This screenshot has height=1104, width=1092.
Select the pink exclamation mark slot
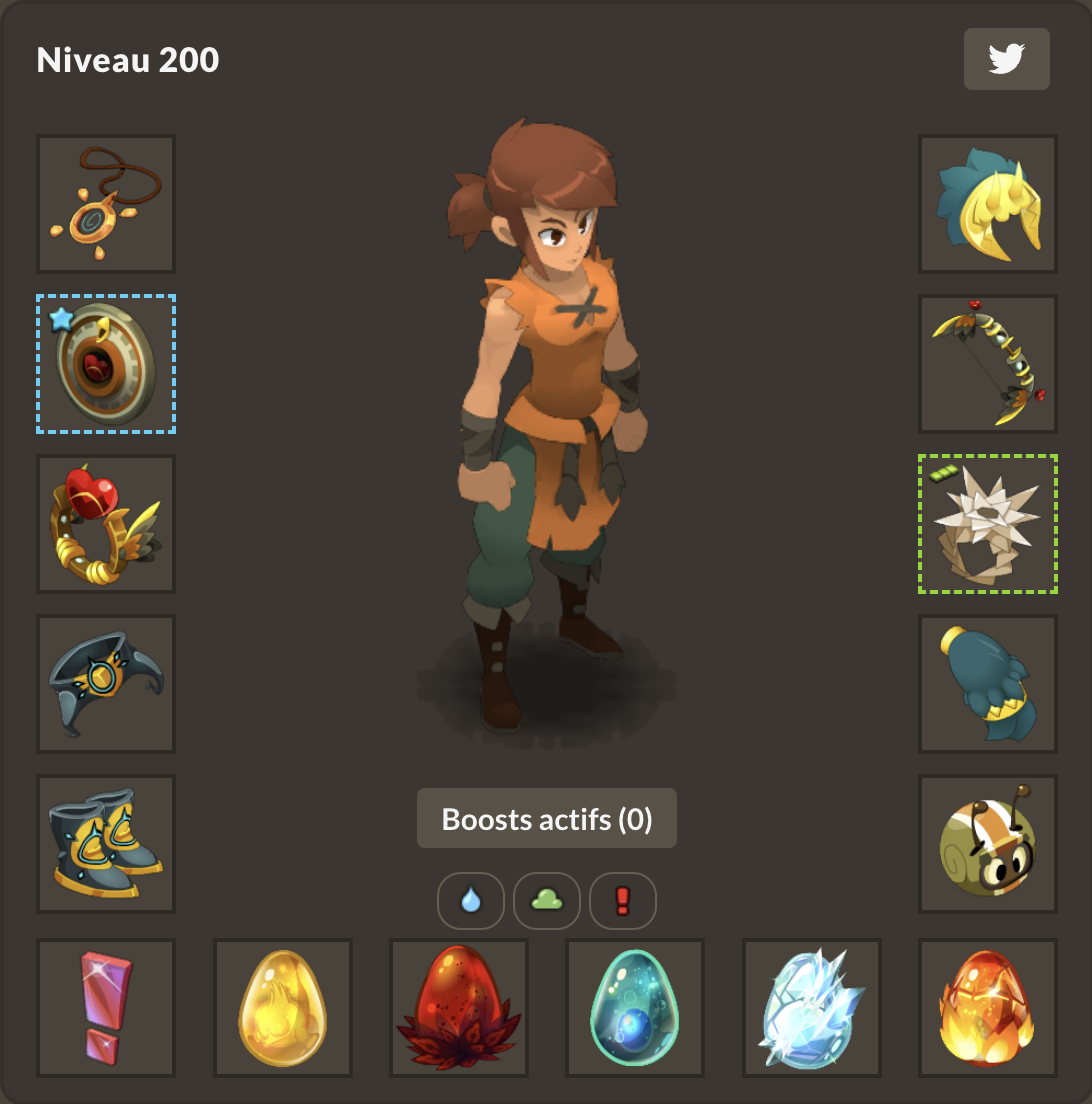tap(106, 1008)
